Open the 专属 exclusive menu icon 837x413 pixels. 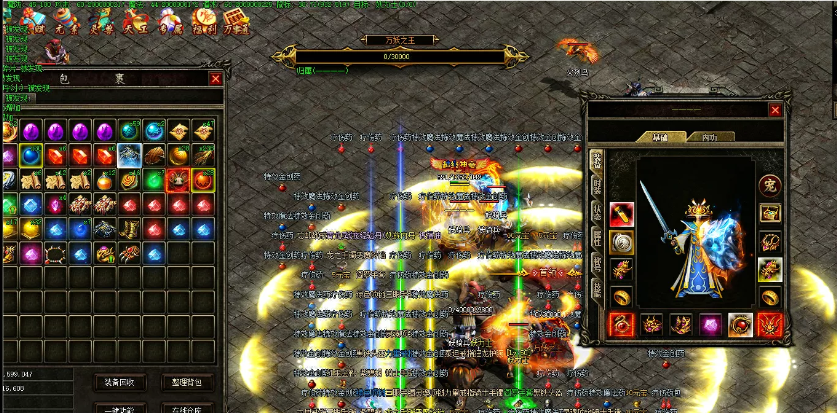coord(169,20)
